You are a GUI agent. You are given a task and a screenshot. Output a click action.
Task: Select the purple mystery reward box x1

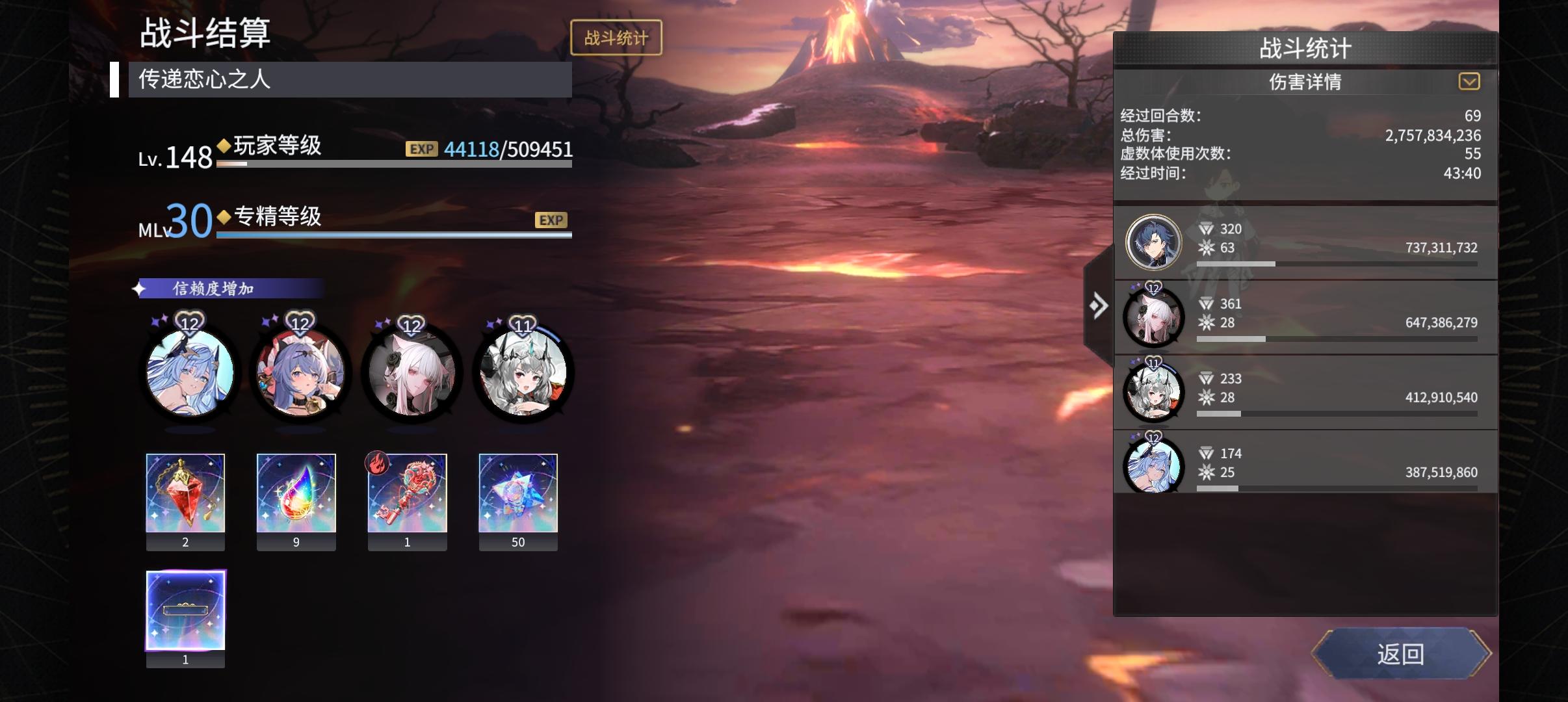point(186,611)
